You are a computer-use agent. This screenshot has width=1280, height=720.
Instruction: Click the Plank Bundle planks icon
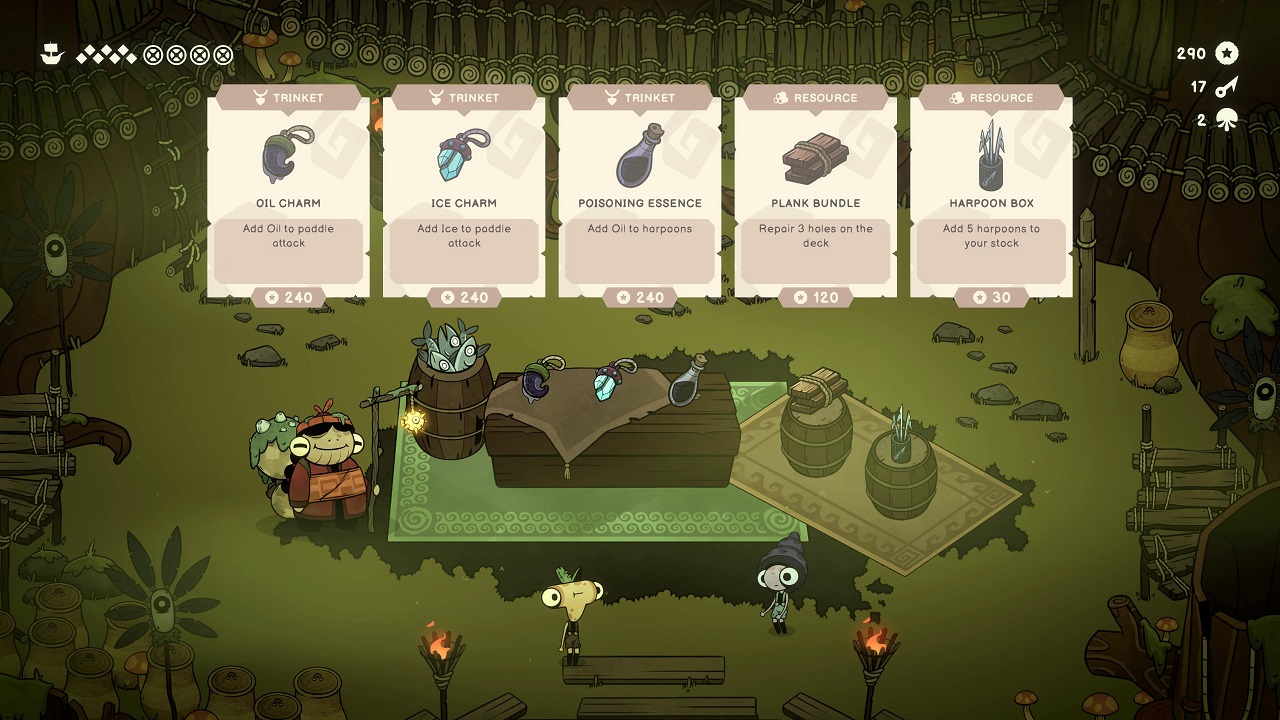815,155
